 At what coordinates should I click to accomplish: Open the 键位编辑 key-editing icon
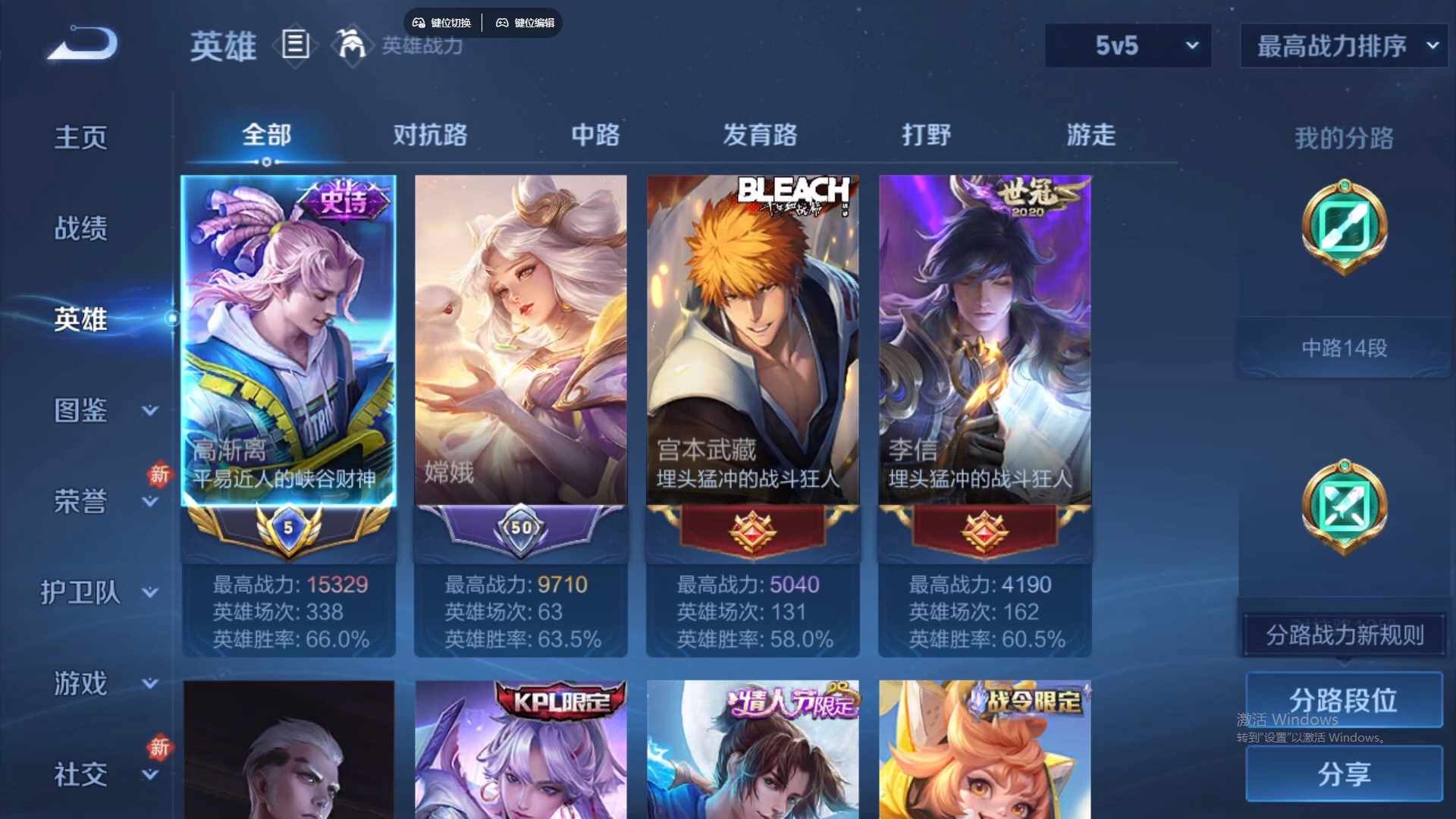click(503, 23)
